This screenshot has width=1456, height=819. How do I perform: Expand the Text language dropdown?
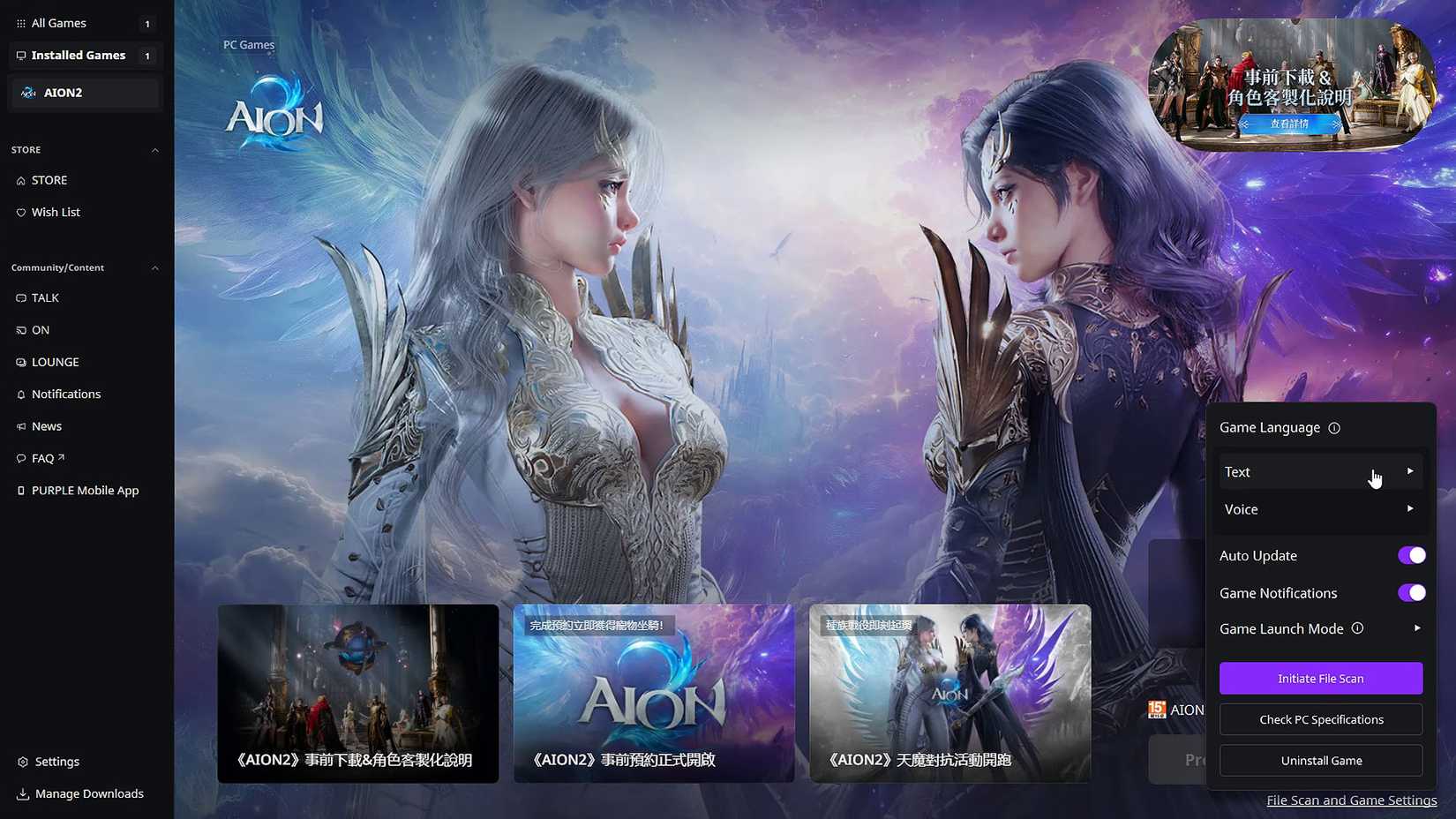point(1320,471)
